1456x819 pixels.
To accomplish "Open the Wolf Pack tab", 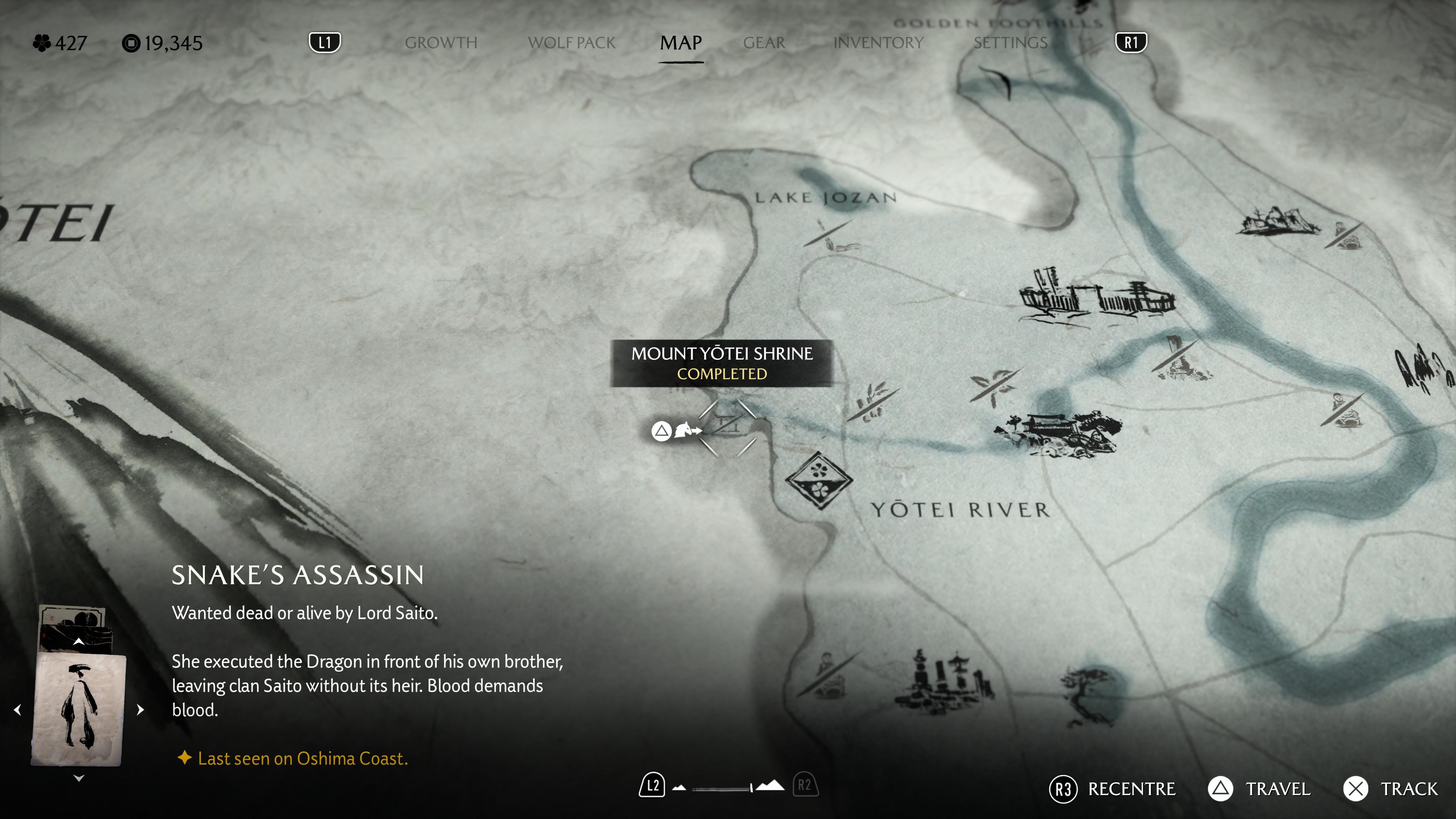I will pos(571,43).
